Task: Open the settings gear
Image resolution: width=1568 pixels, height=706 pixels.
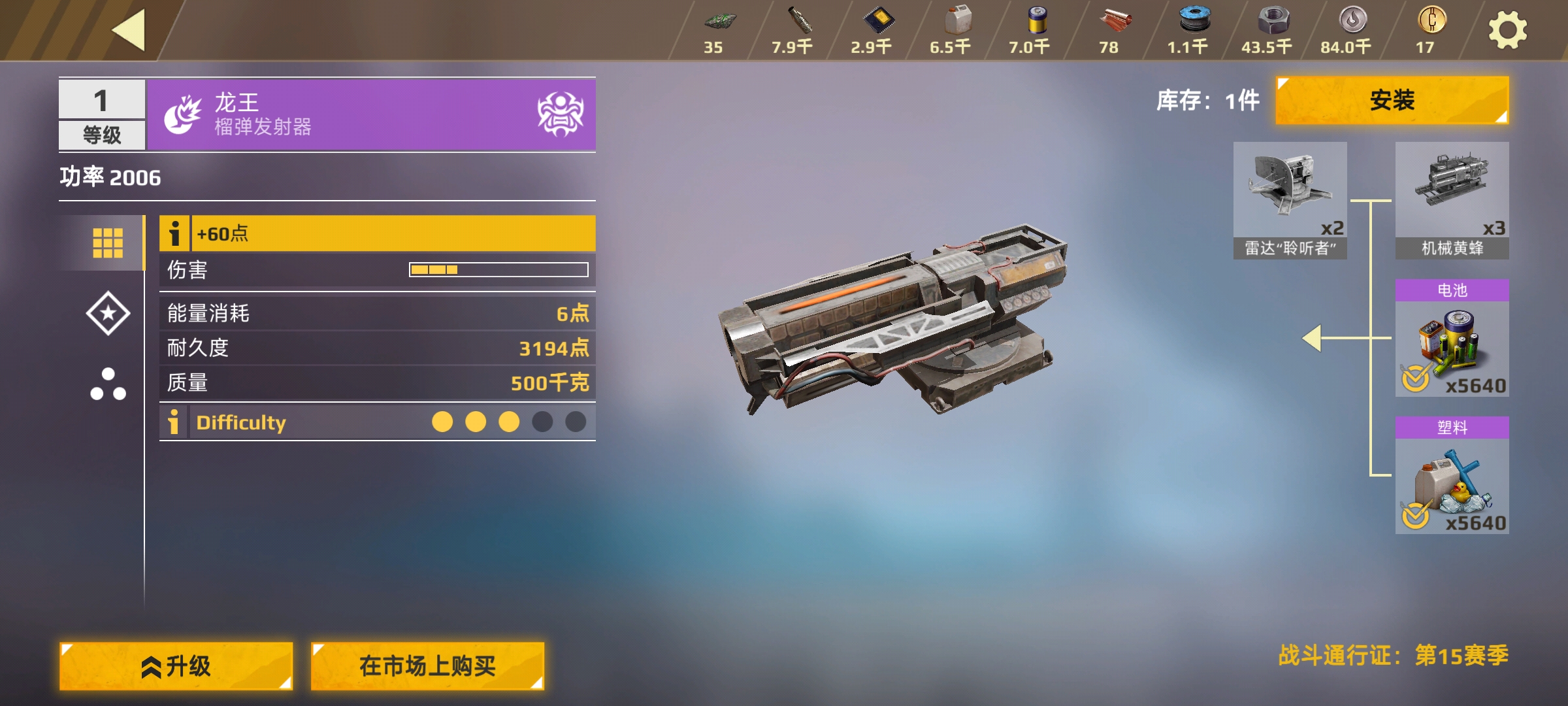Action: (1507, 31)
